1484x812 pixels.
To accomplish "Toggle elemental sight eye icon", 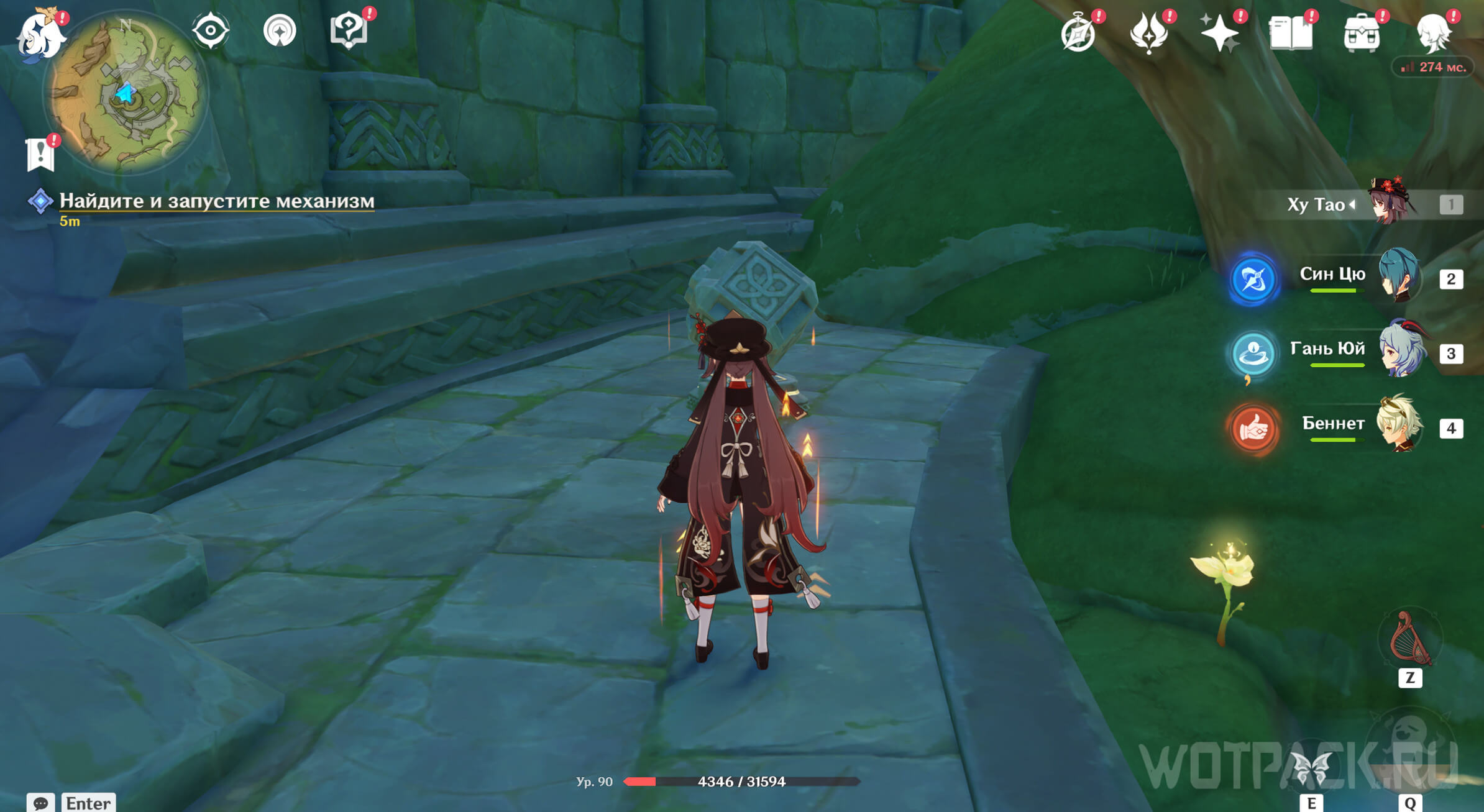I will click(211, 30).
